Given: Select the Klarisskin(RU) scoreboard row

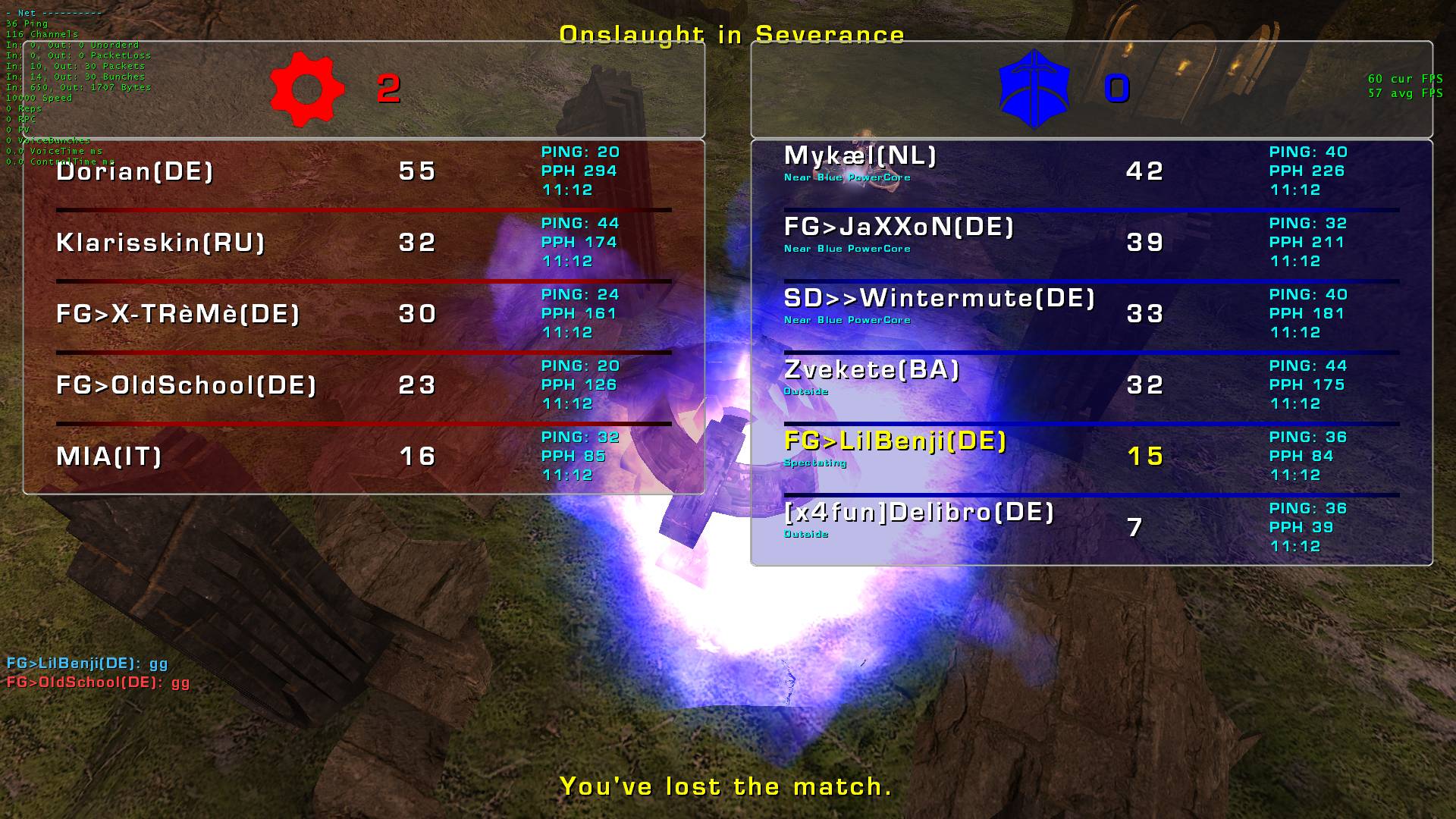Looking at the screenshot, I should (x=161, y=243).
